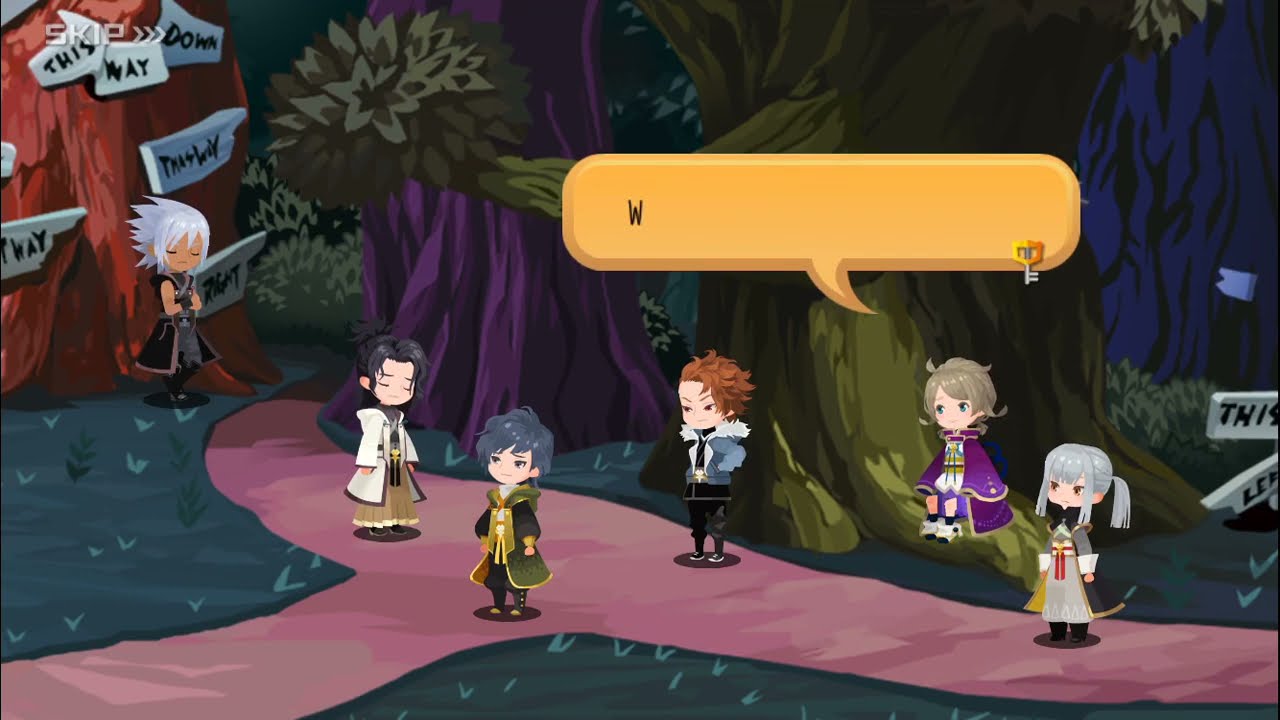Skip the cutscene with the SKIP button
This screenshot has width=1280, height=720.
click(x=104, y=35)
